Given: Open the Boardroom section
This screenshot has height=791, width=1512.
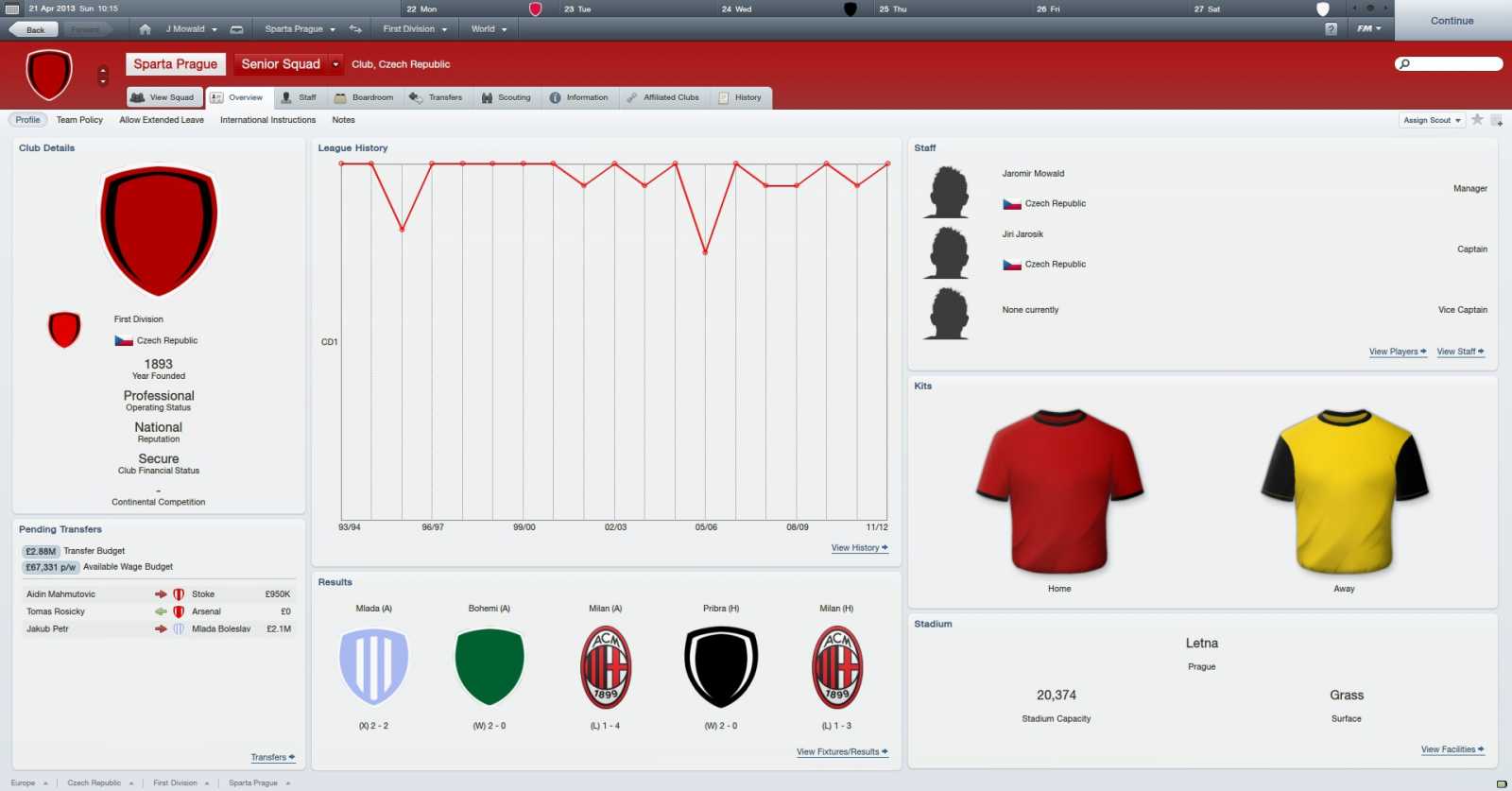Looking at the screenshot, I should click(366, 96).
